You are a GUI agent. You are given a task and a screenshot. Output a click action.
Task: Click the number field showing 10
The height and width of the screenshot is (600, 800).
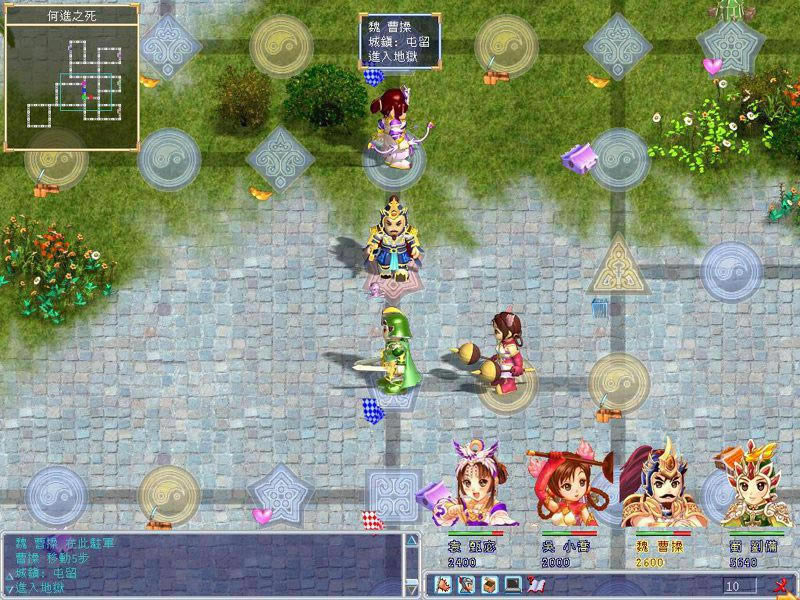click(740, 585)
